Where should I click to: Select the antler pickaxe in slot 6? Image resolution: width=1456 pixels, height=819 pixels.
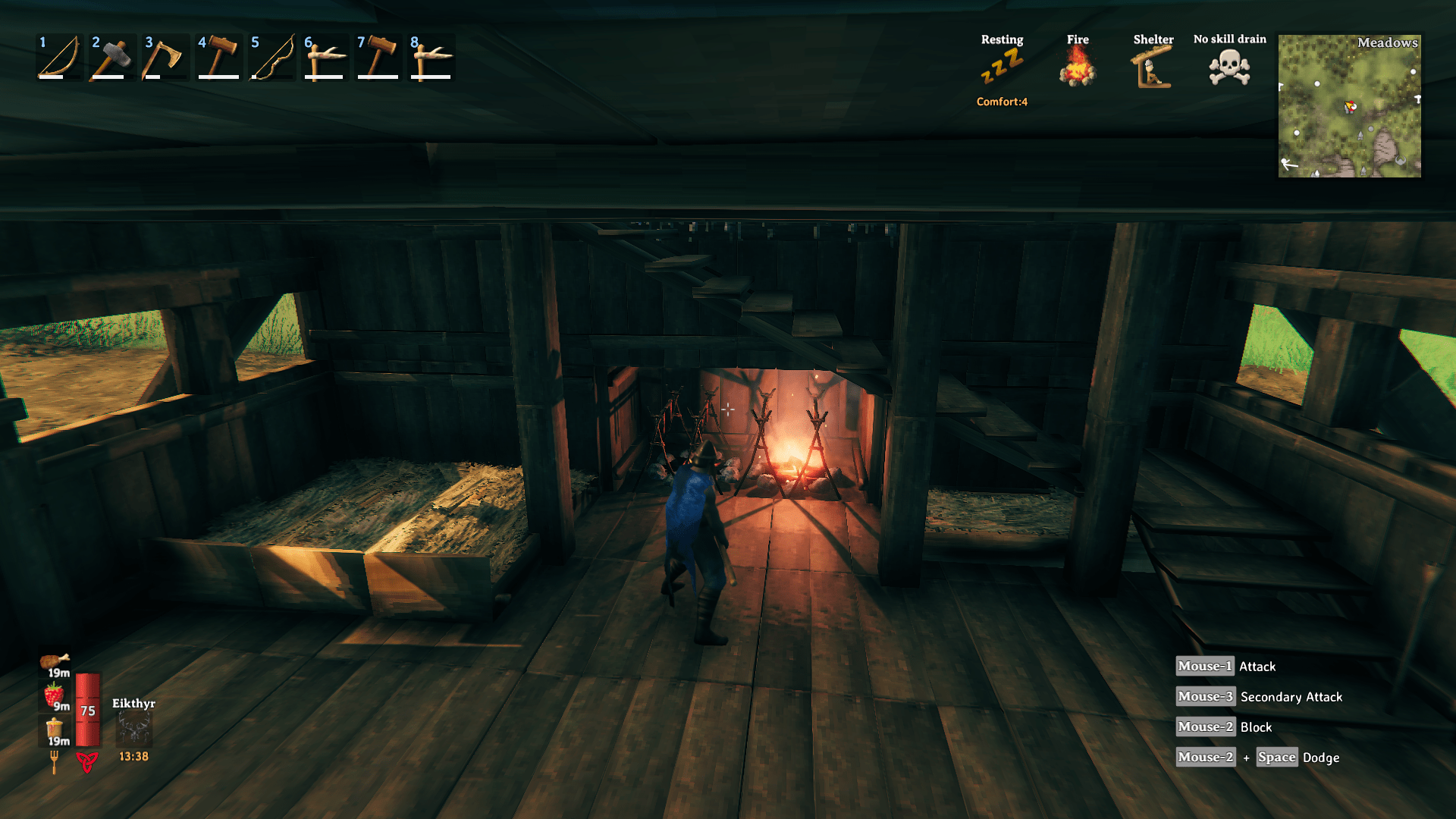(x=325, y=57)
